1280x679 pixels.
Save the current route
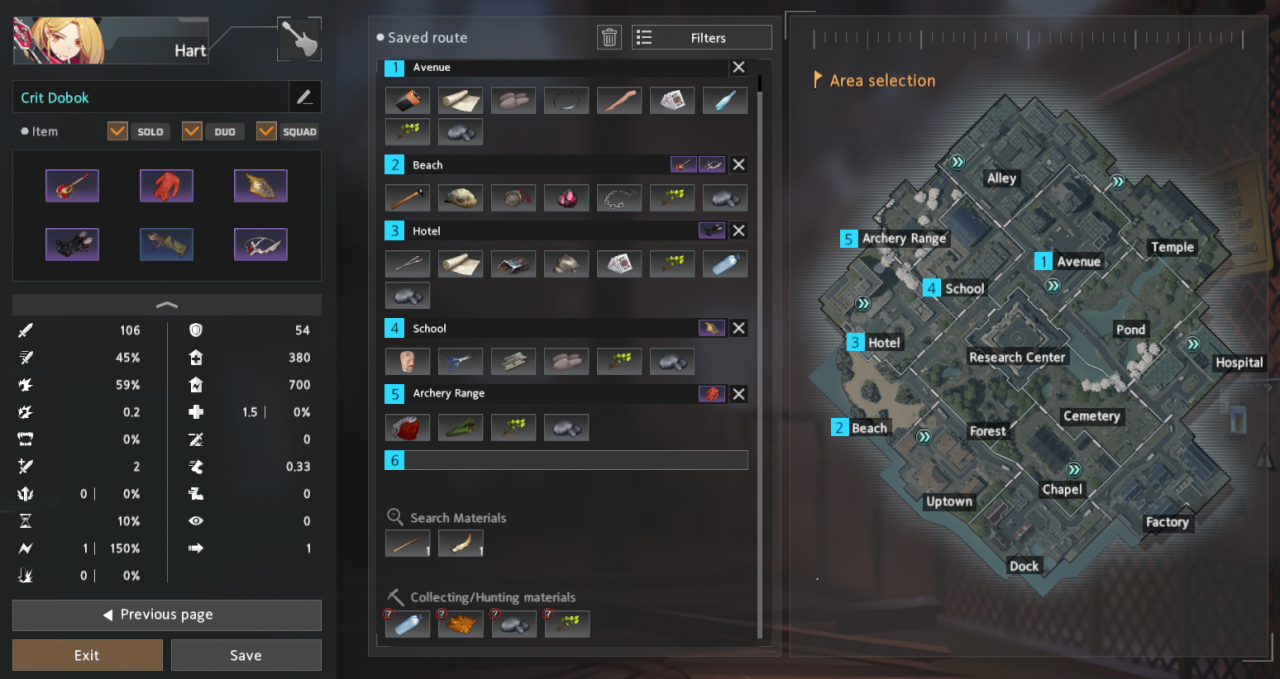(x=246, y=655)
